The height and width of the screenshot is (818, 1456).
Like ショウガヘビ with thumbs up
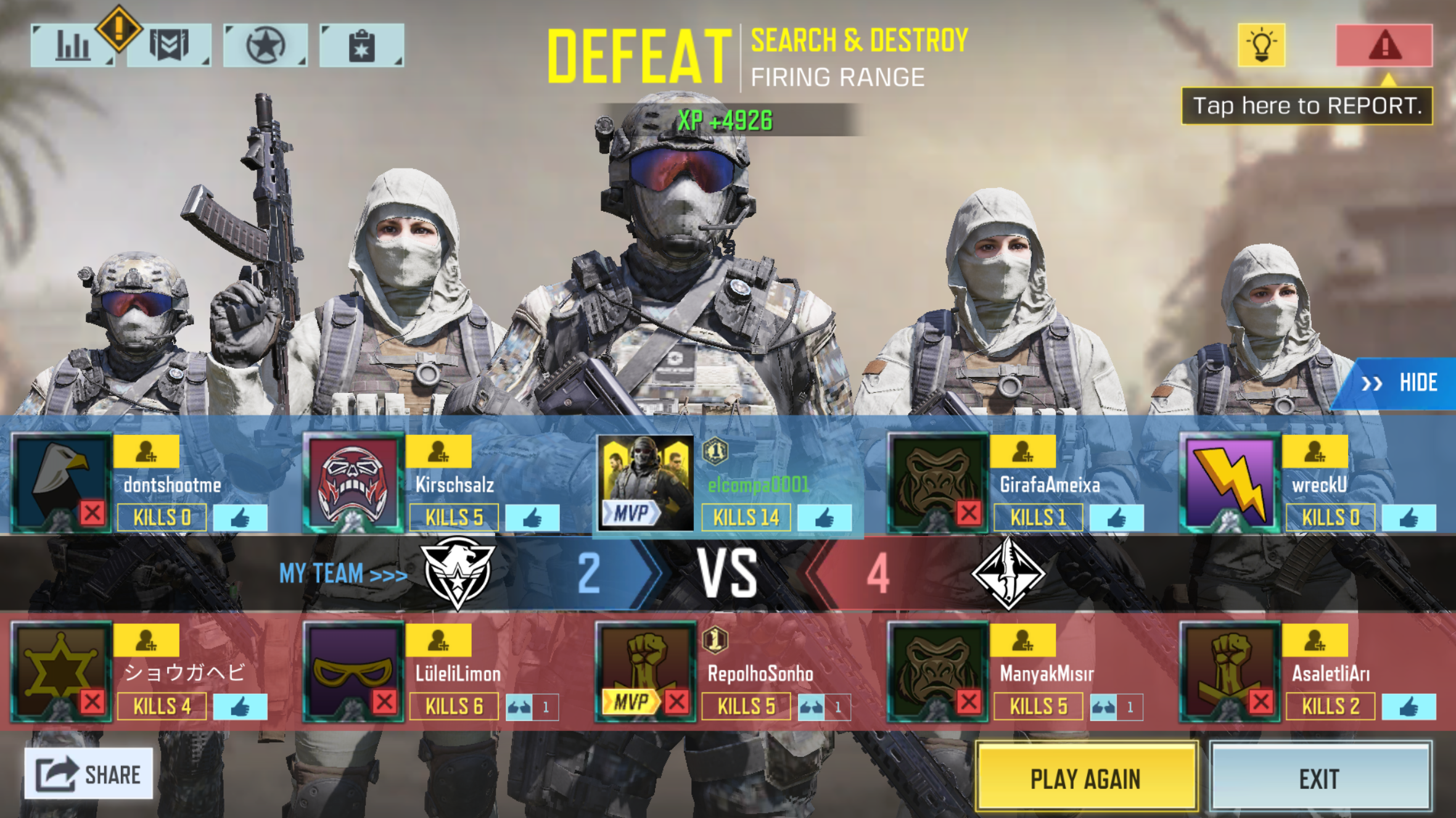[x=240, y=707]
